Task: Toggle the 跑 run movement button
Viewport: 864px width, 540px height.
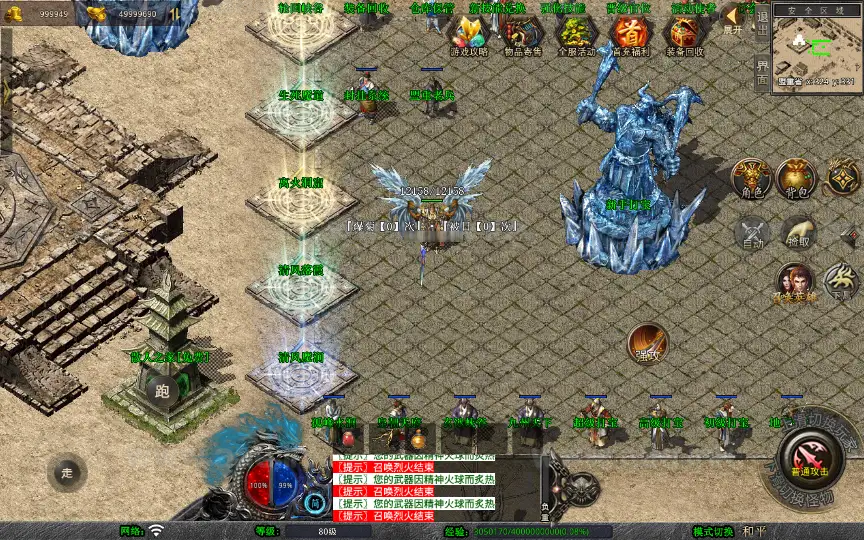Action: [163, 391]
